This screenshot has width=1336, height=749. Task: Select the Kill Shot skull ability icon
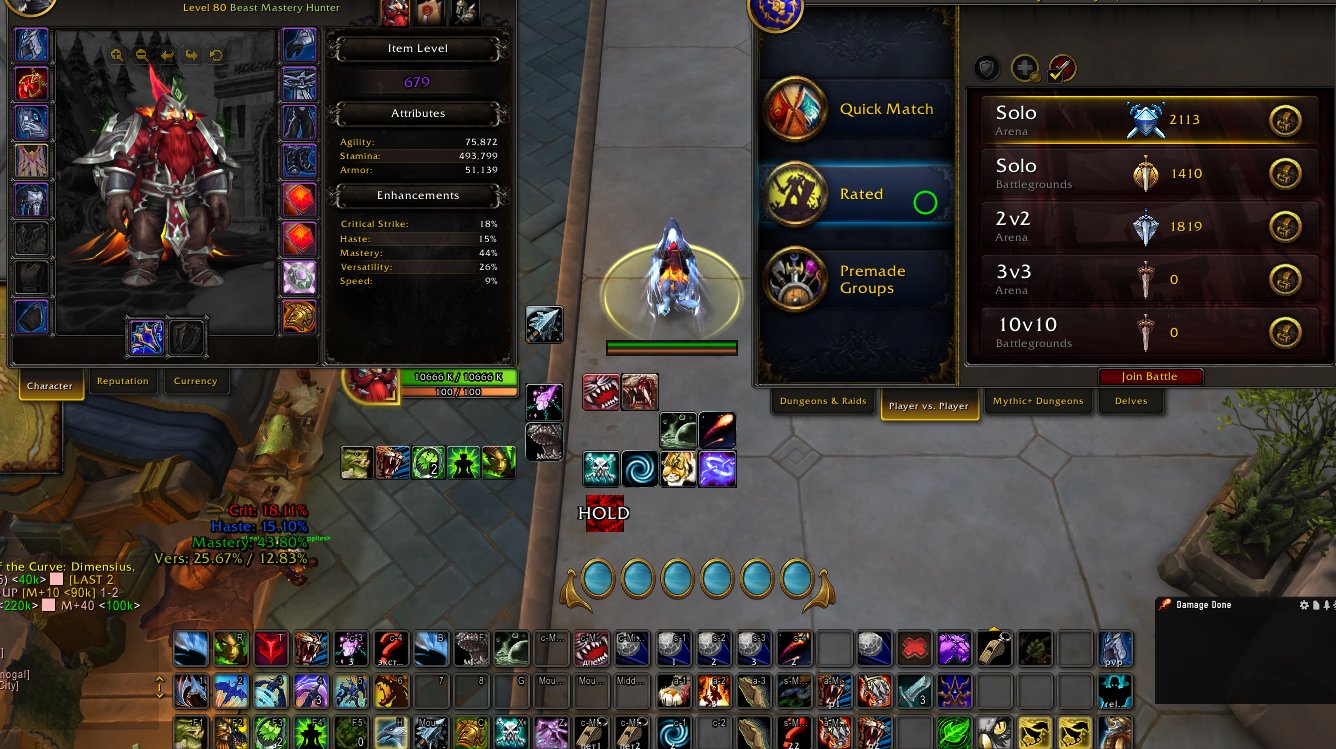[603, 467]
